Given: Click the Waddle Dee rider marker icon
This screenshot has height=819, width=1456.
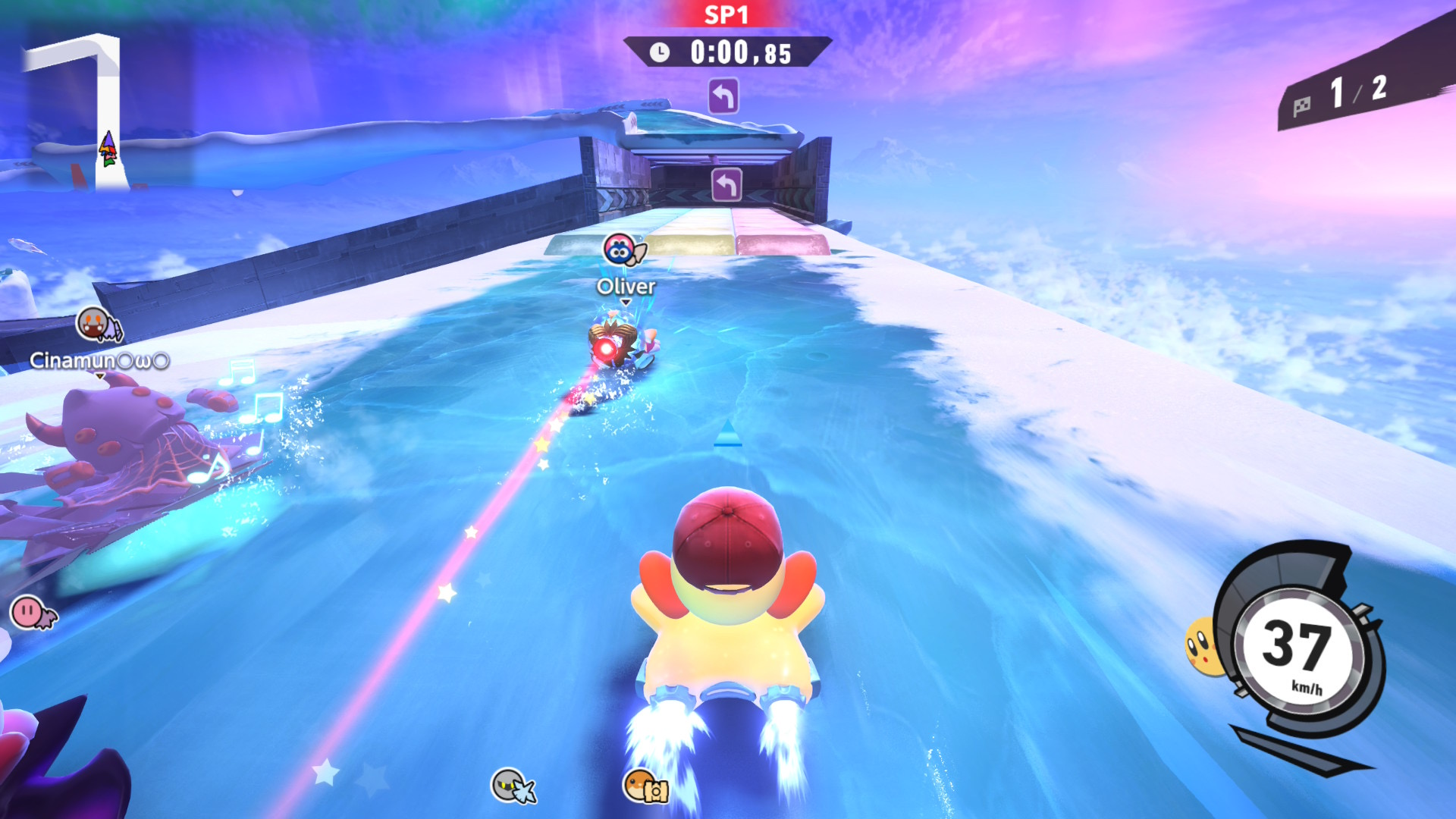Looking at the screenshot, I should coord(645,786).
